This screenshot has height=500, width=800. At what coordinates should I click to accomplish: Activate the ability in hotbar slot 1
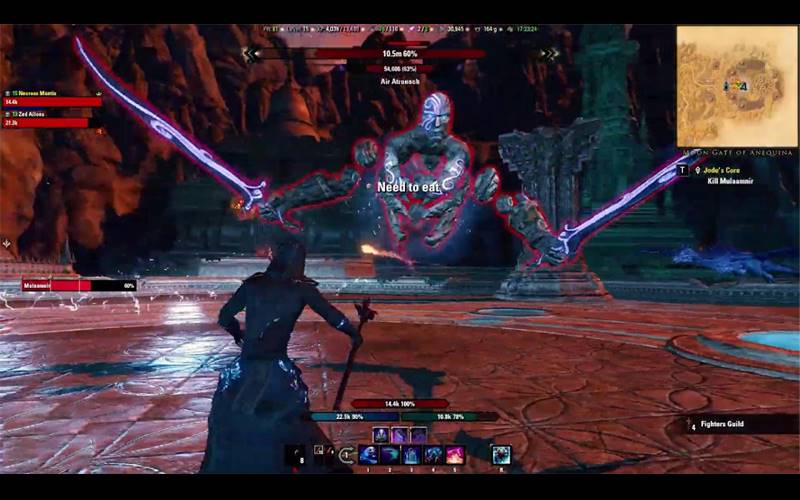pyautogui.click(x=367, y=455)
